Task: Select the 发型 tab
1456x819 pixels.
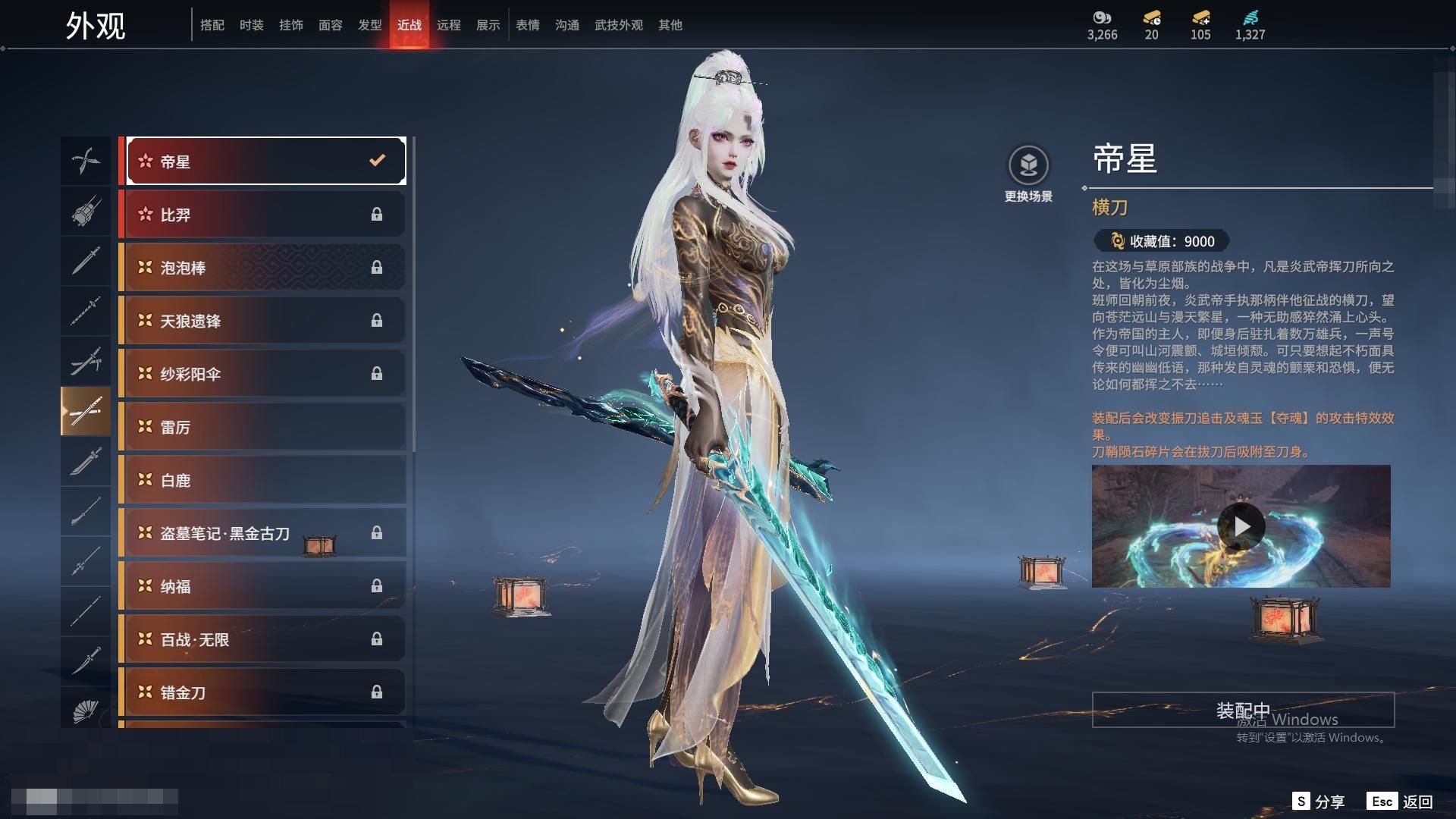Action: point(369,25)
